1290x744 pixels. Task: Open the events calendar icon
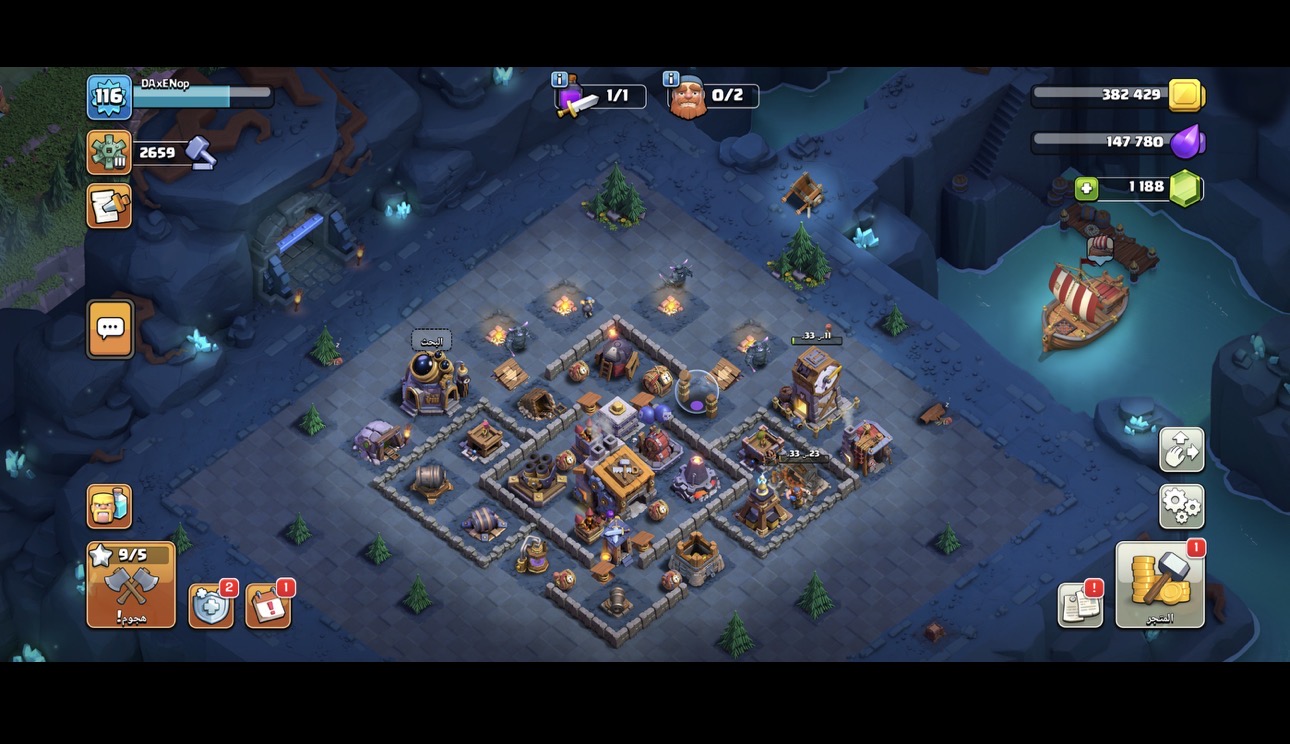[268, 606]
